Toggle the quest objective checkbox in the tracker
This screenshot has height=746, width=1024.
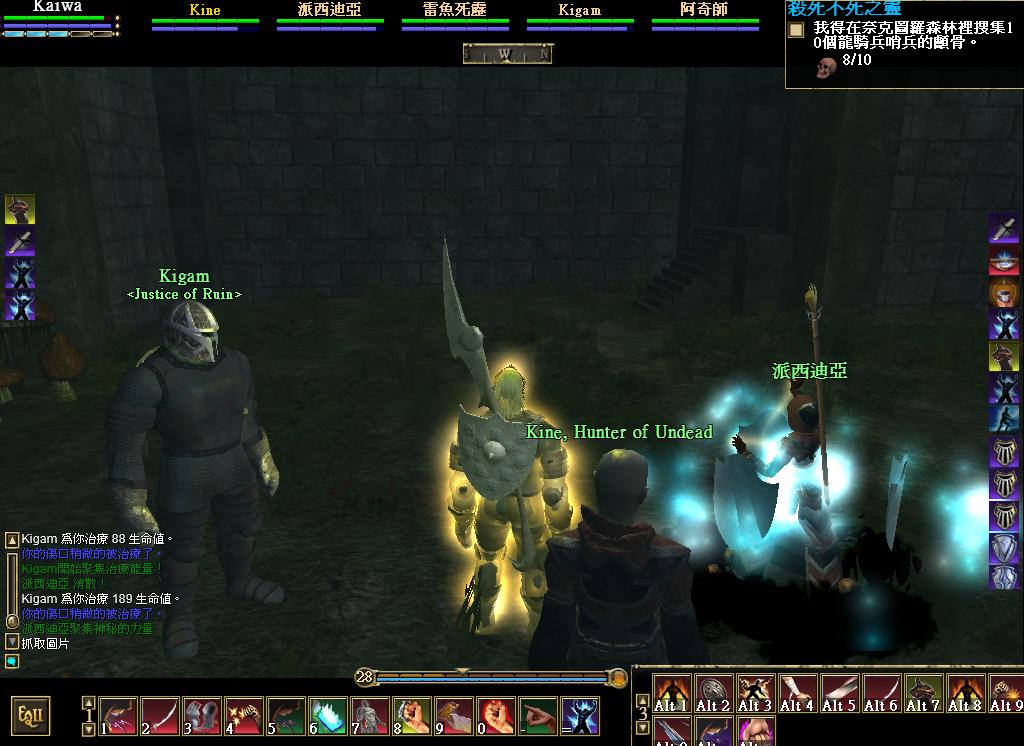[796, 30]
